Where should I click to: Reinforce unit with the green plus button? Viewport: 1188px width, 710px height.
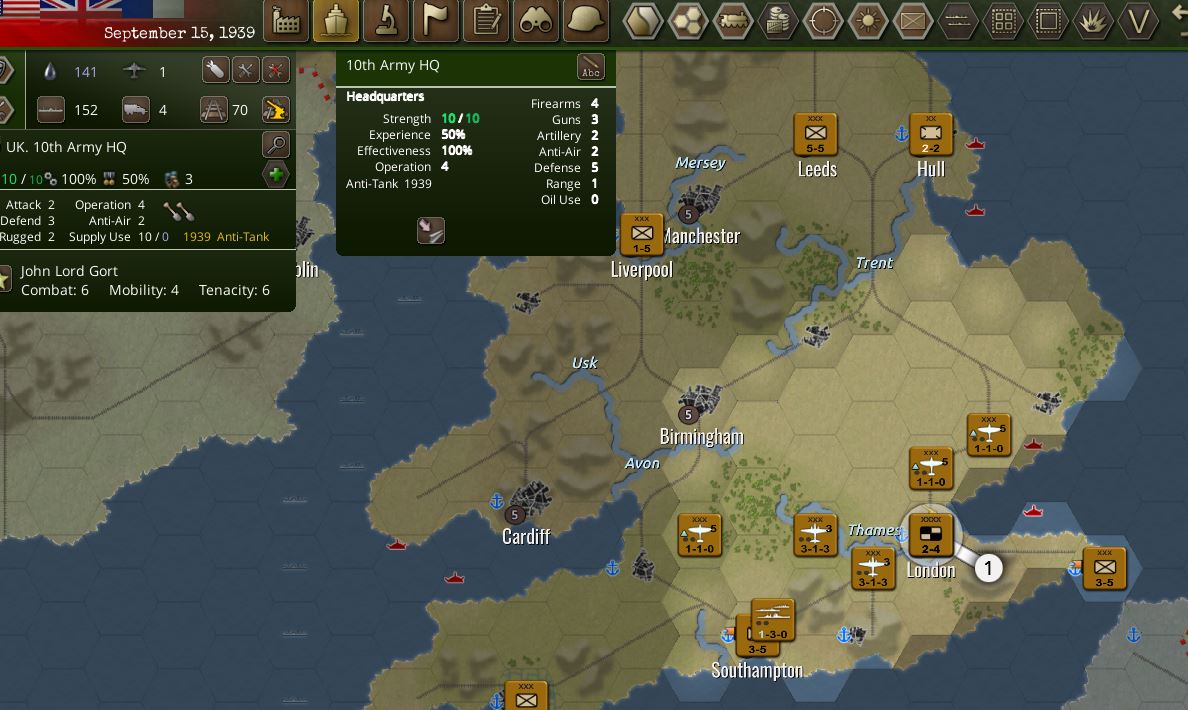276,175
